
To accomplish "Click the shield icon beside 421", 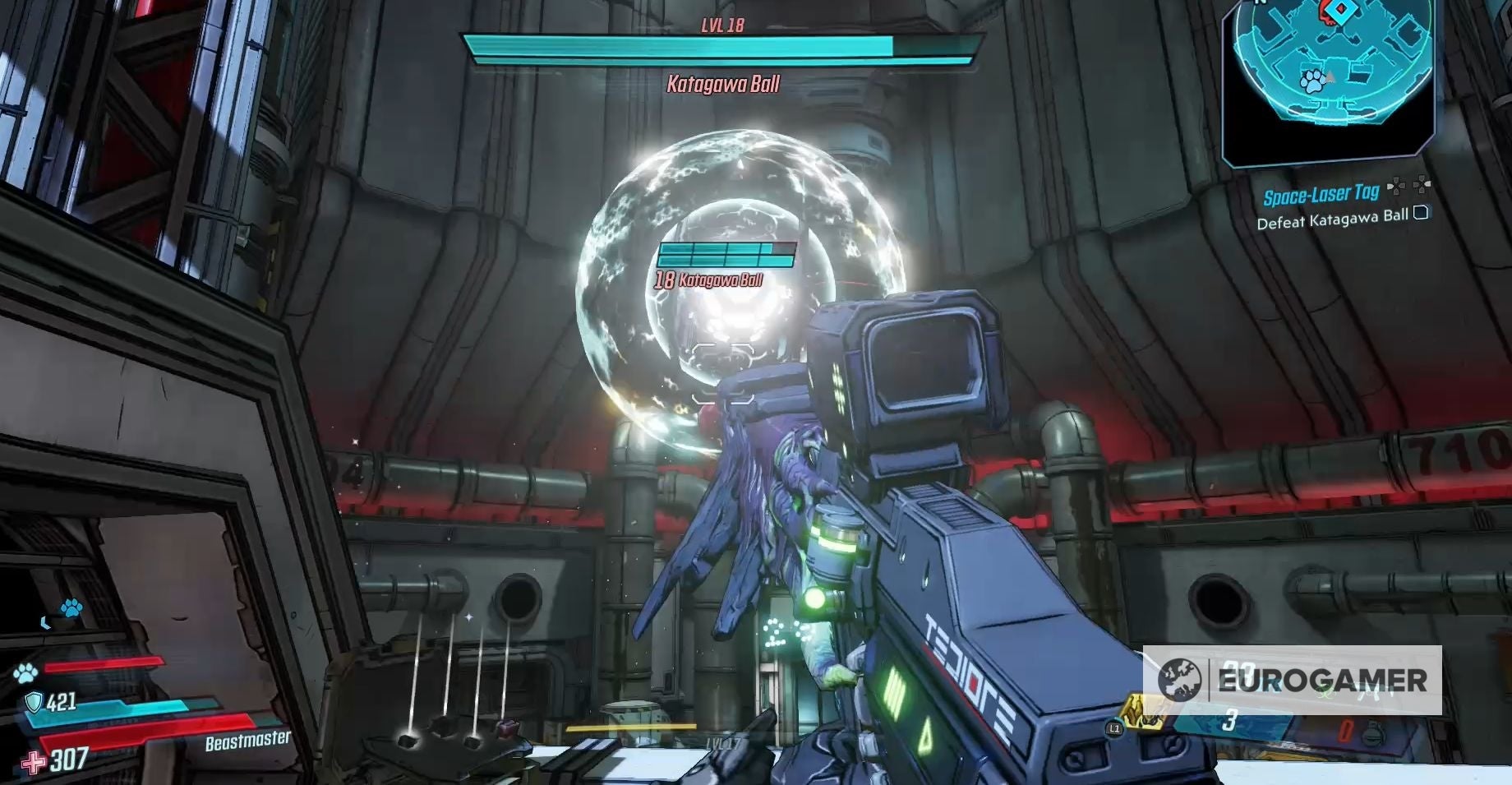I will [x=34, y=701].
